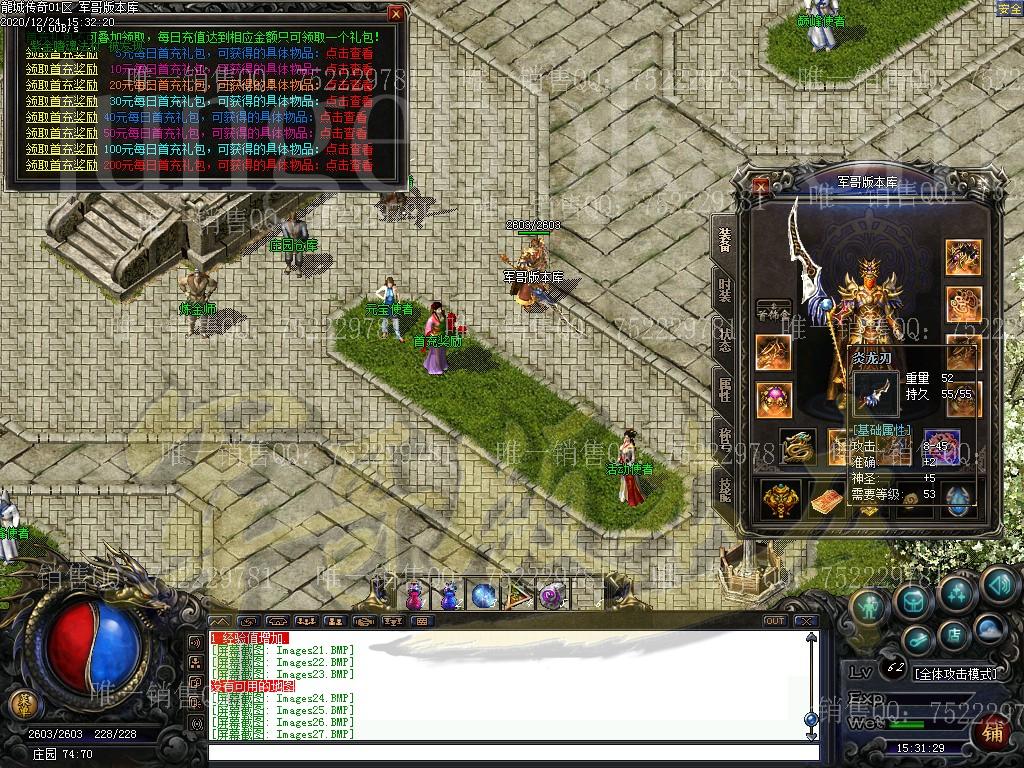
Task: Activate the blue orb hotbar item
Action: 483,596
